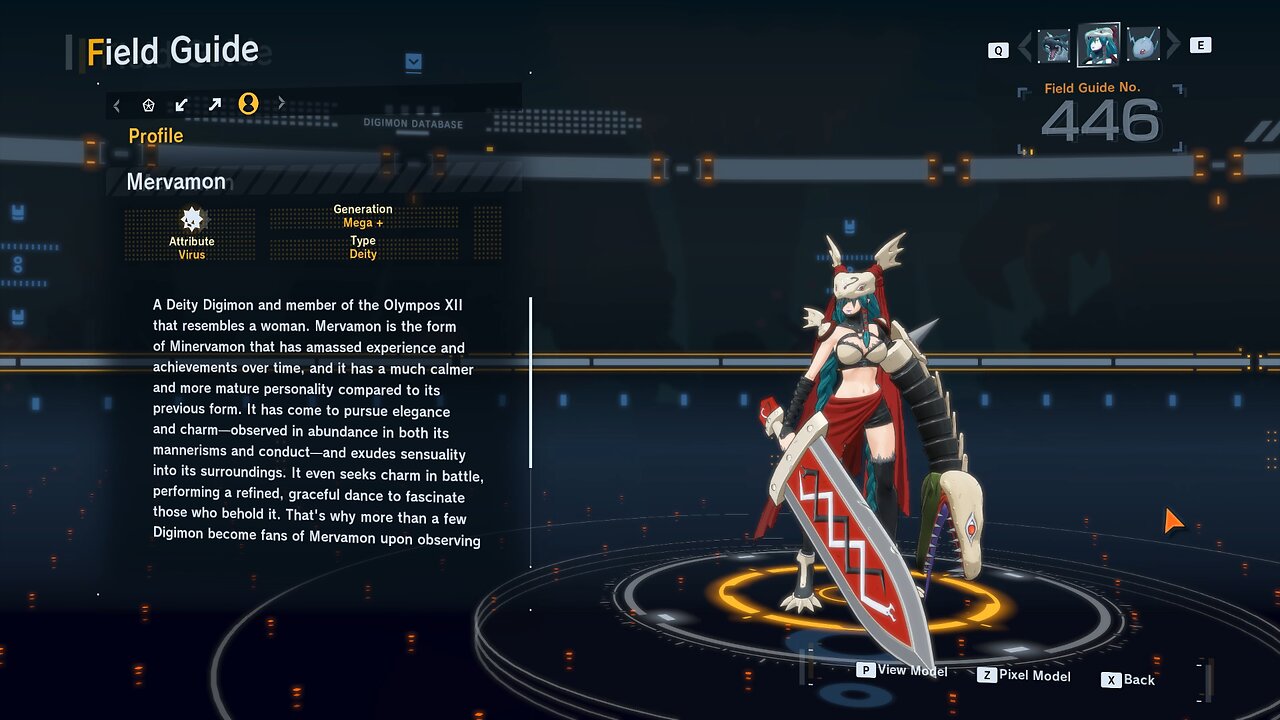Click the left arrow of the tab bar

click(117, 104)
